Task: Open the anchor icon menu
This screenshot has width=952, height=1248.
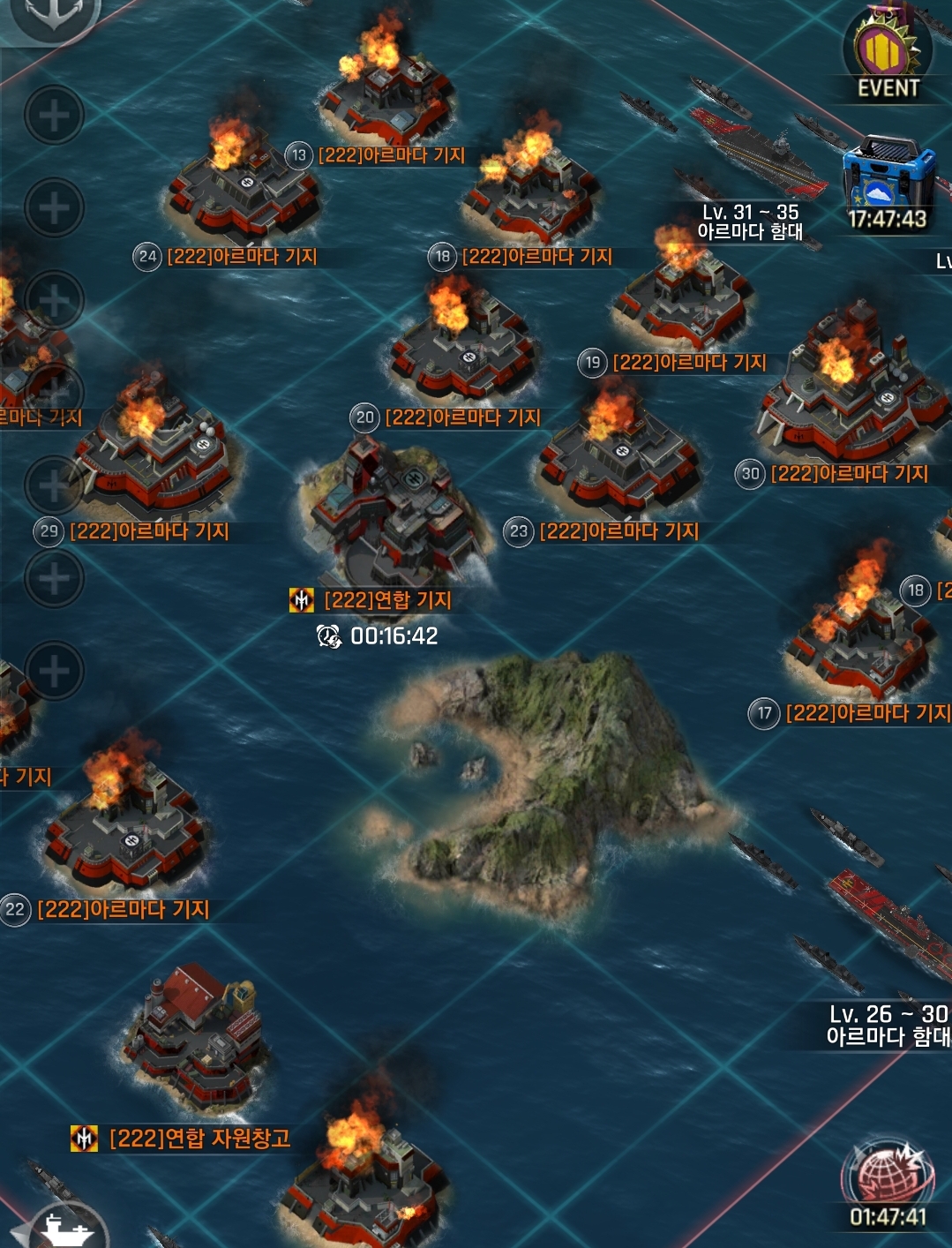Action: [x=53, y=14]
